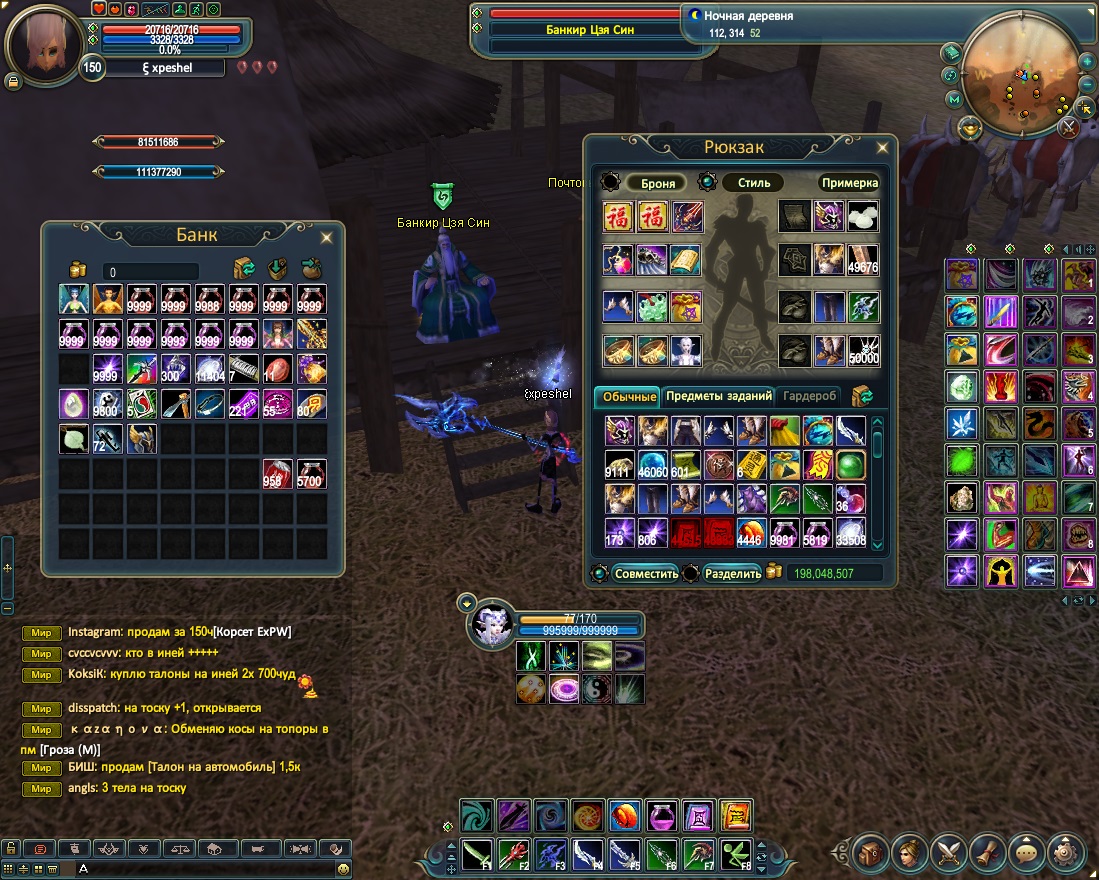1099x880 pixels.
Task: Click the Мир channel tag beside Instagram message
Action: tap(41, 632)
